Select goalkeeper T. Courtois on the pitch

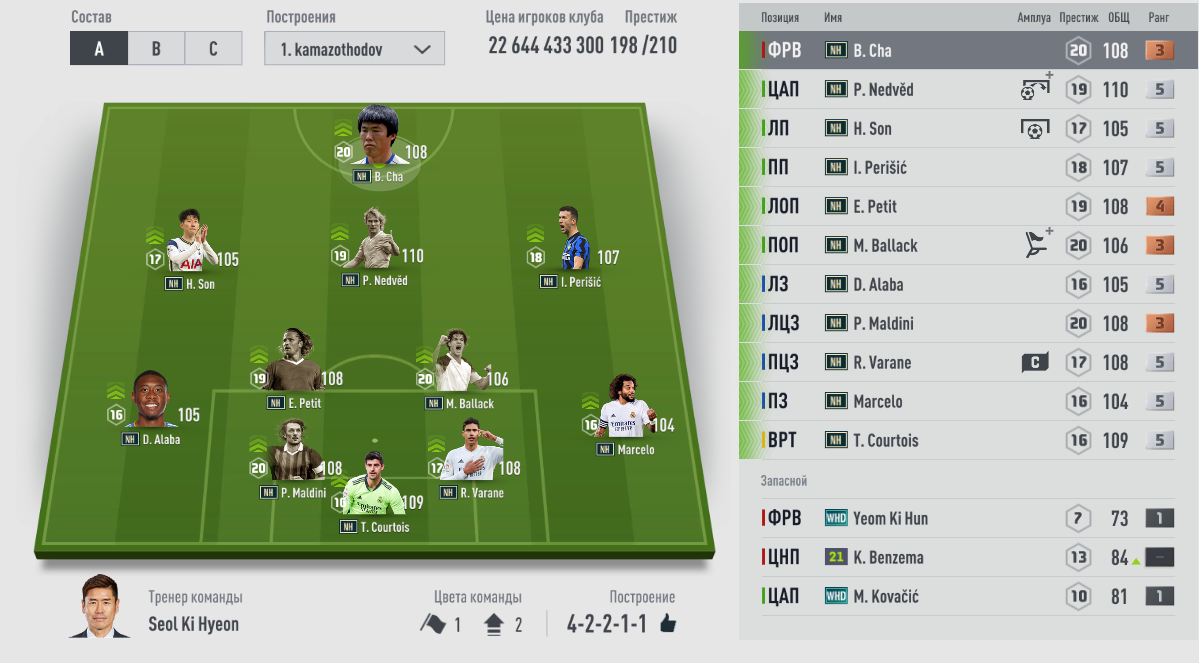coord(374,497)
